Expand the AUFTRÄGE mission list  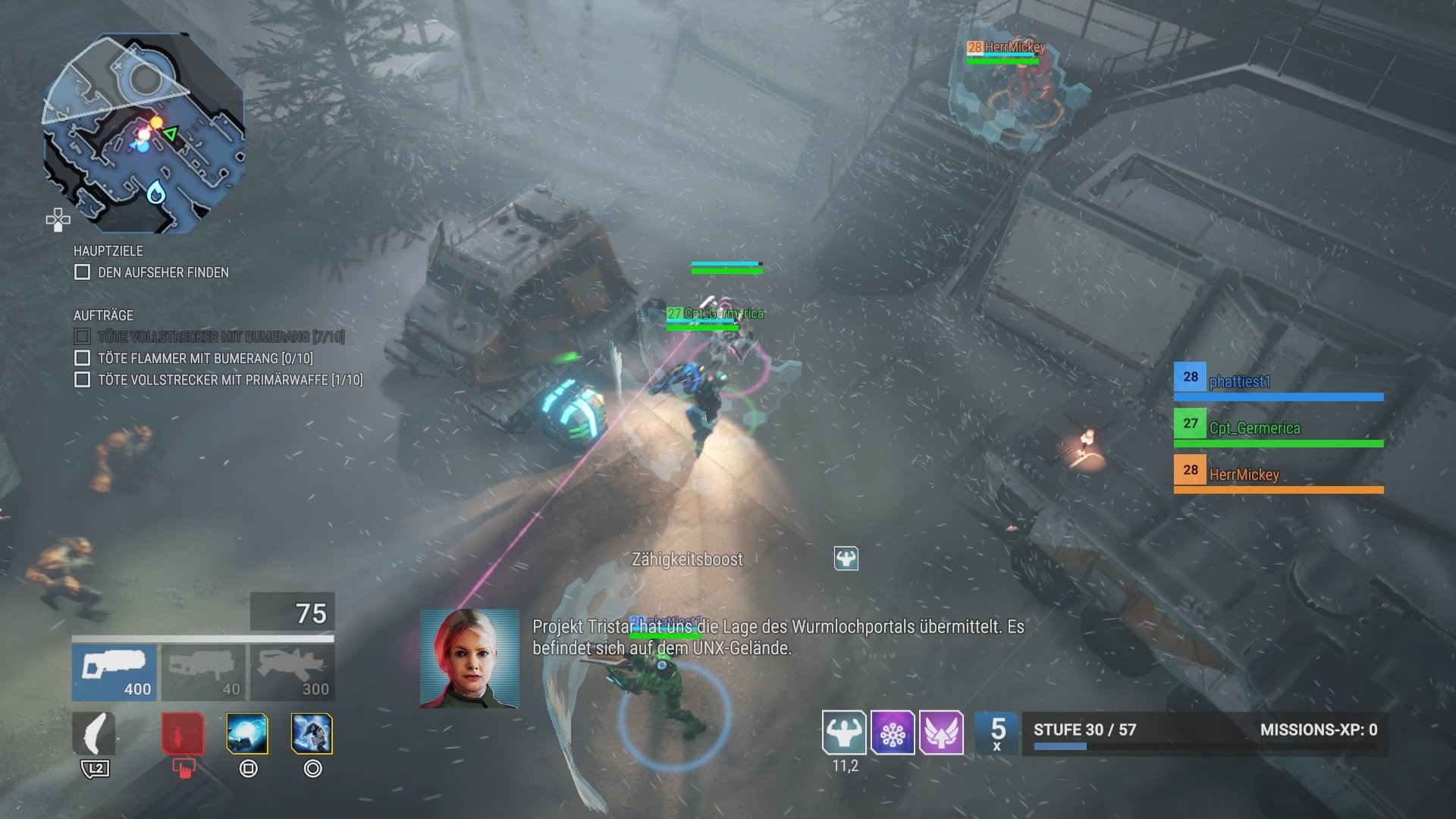pyautogui.click(x=103, y=315)
